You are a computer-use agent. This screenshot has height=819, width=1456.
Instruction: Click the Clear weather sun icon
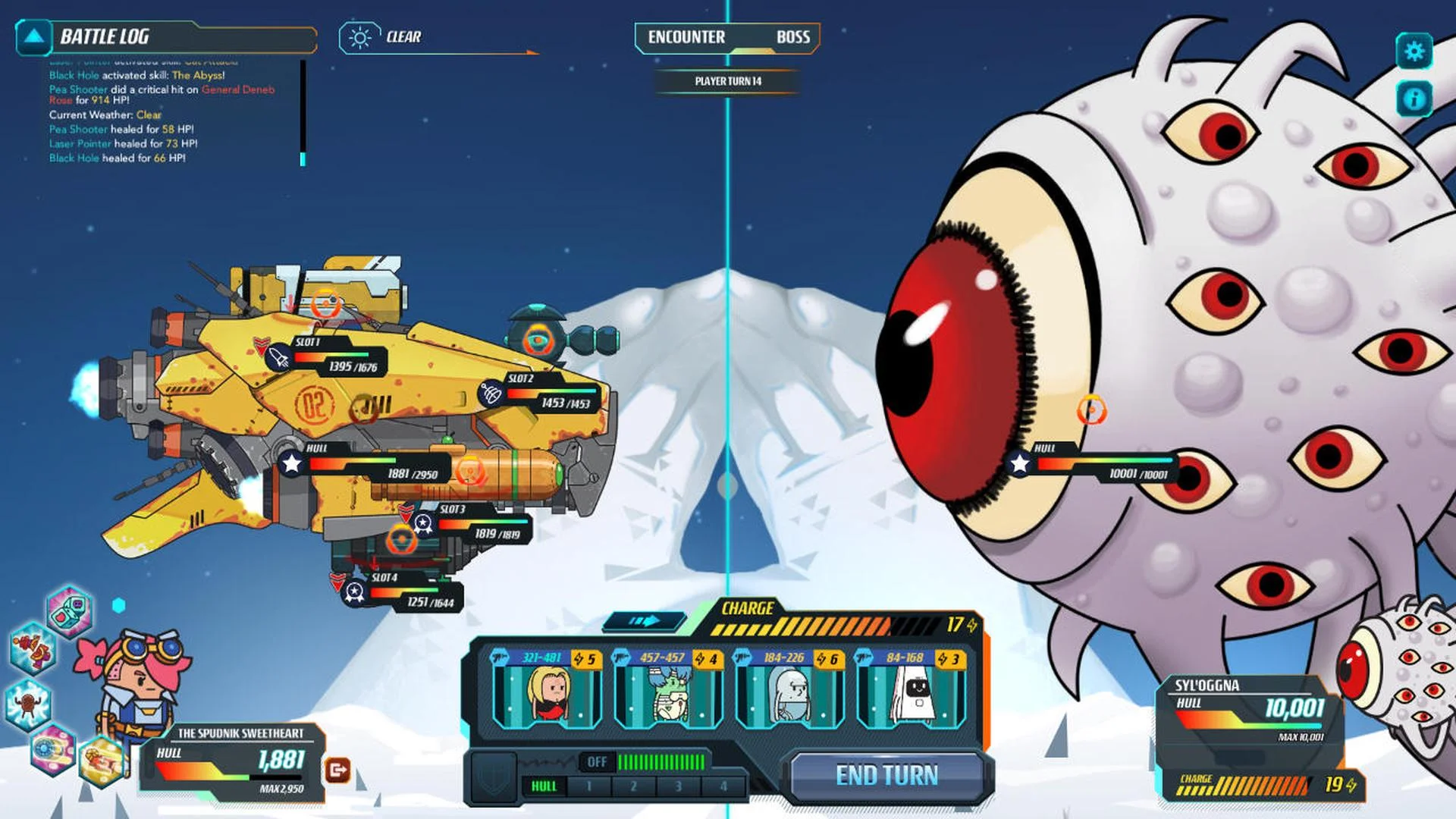(x=358, y=36)
